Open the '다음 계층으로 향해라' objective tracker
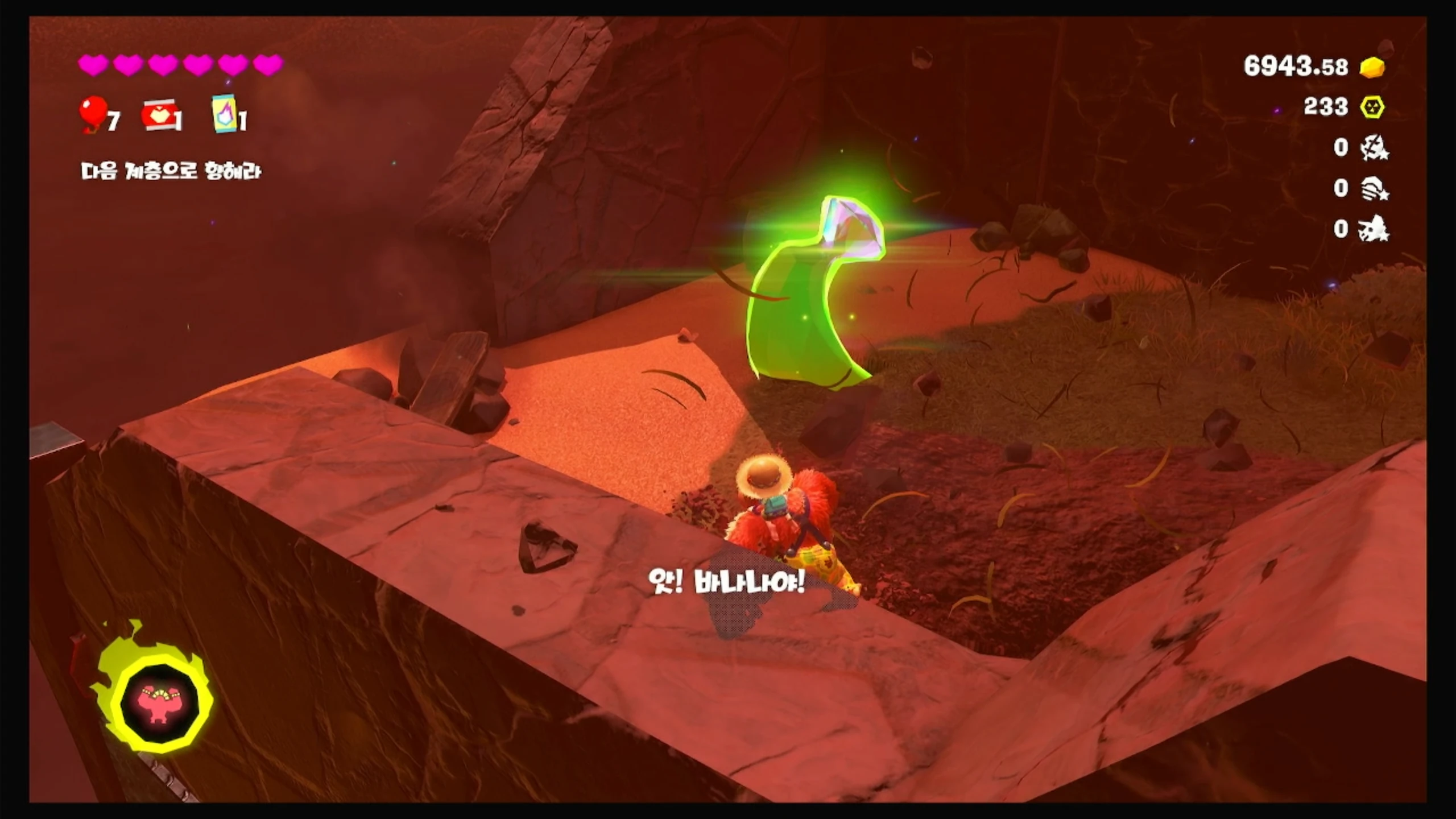The width and height of the screenshot is (1456, 819). (x=171, y=171)
